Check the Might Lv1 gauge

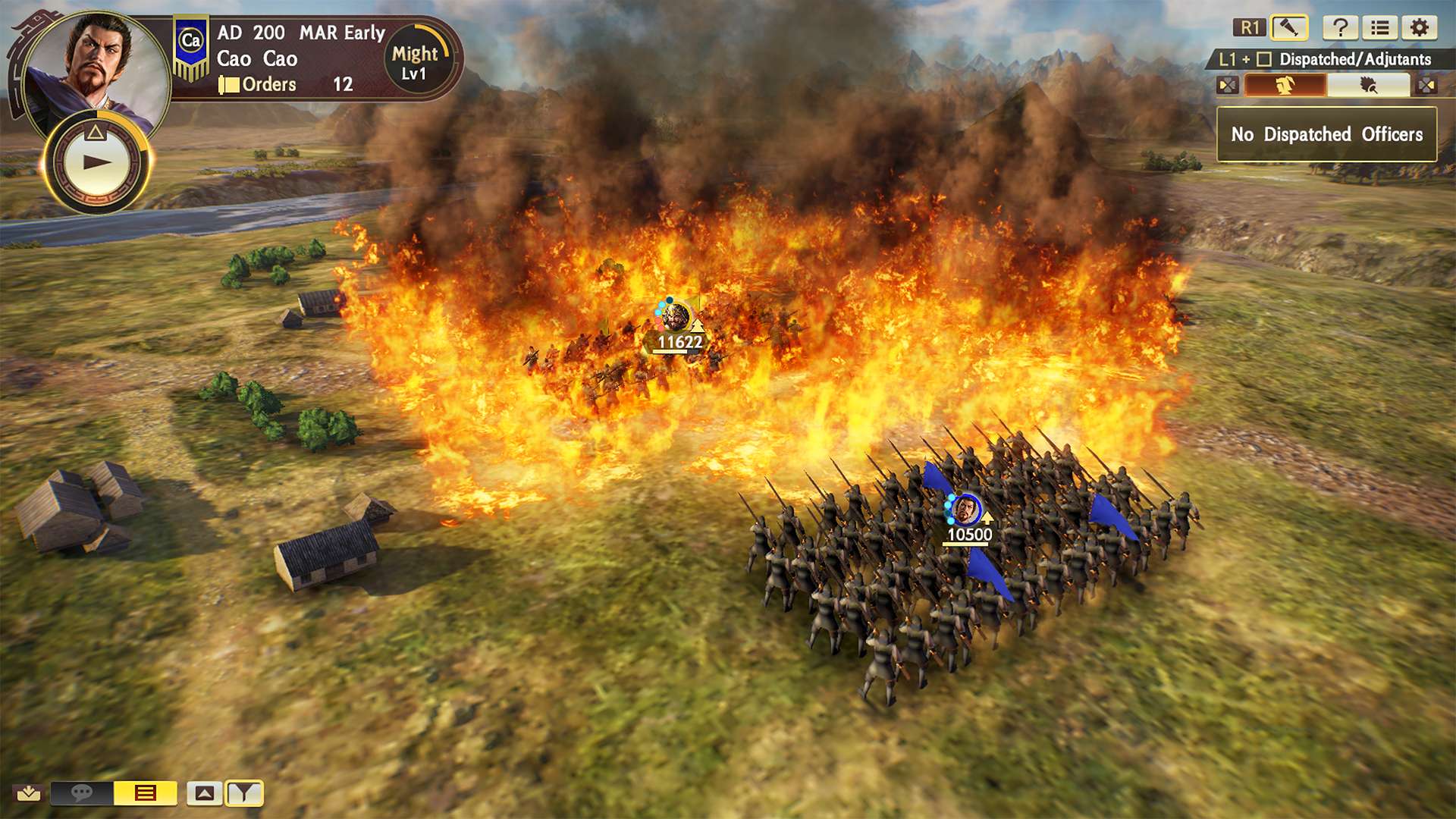416,61
